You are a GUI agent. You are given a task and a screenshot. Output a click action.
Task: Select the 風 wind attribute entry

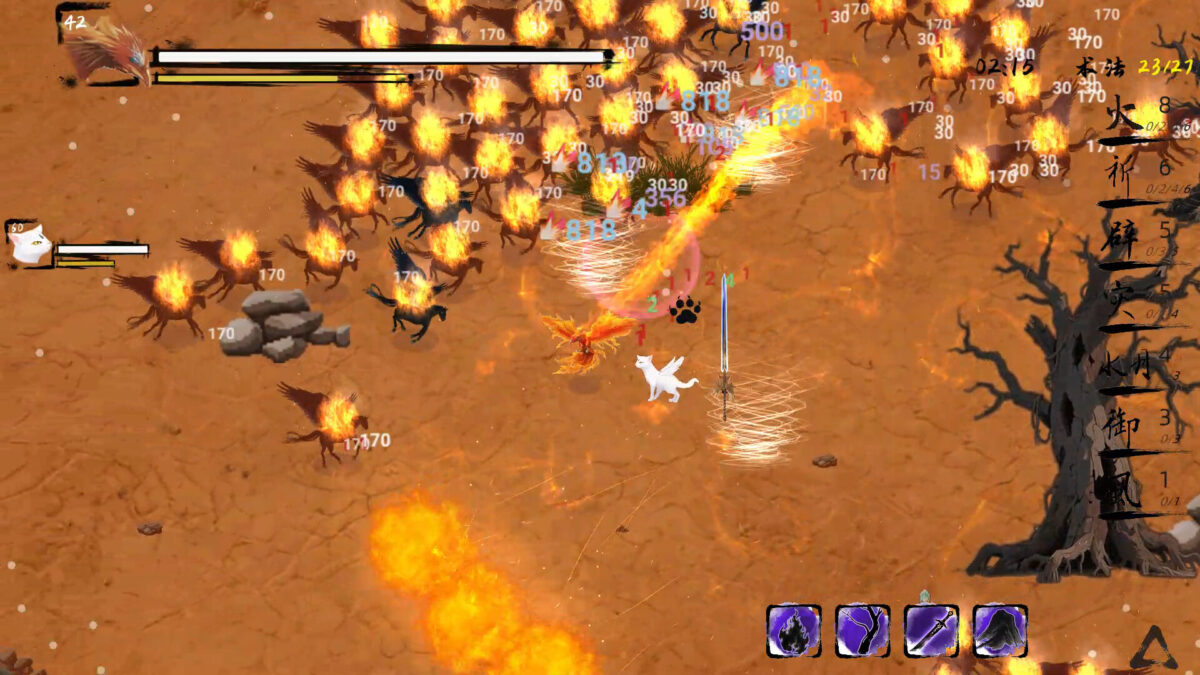point(1119,493)
